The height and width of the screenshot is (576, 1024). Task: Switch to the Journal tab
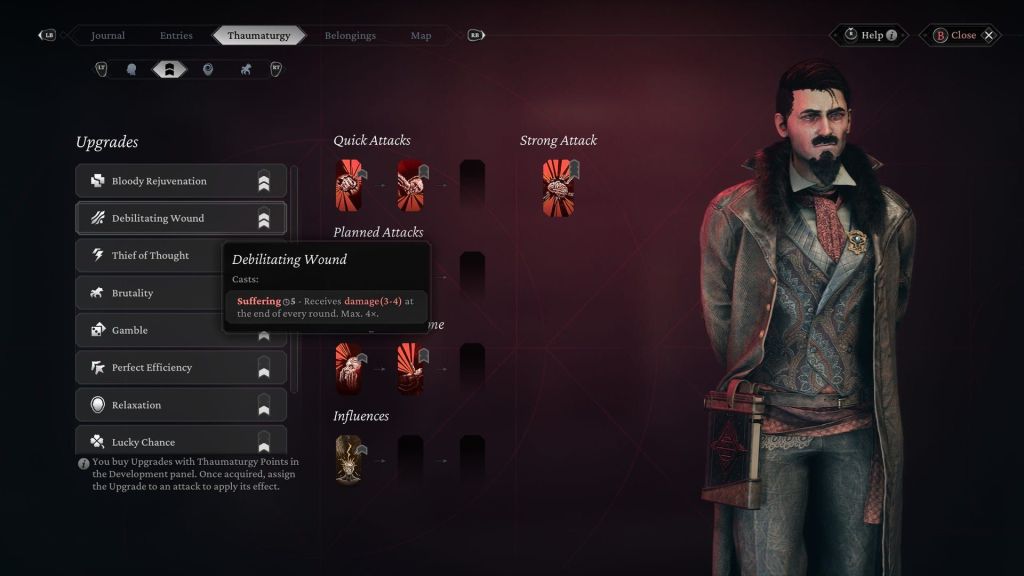point(108,35)
